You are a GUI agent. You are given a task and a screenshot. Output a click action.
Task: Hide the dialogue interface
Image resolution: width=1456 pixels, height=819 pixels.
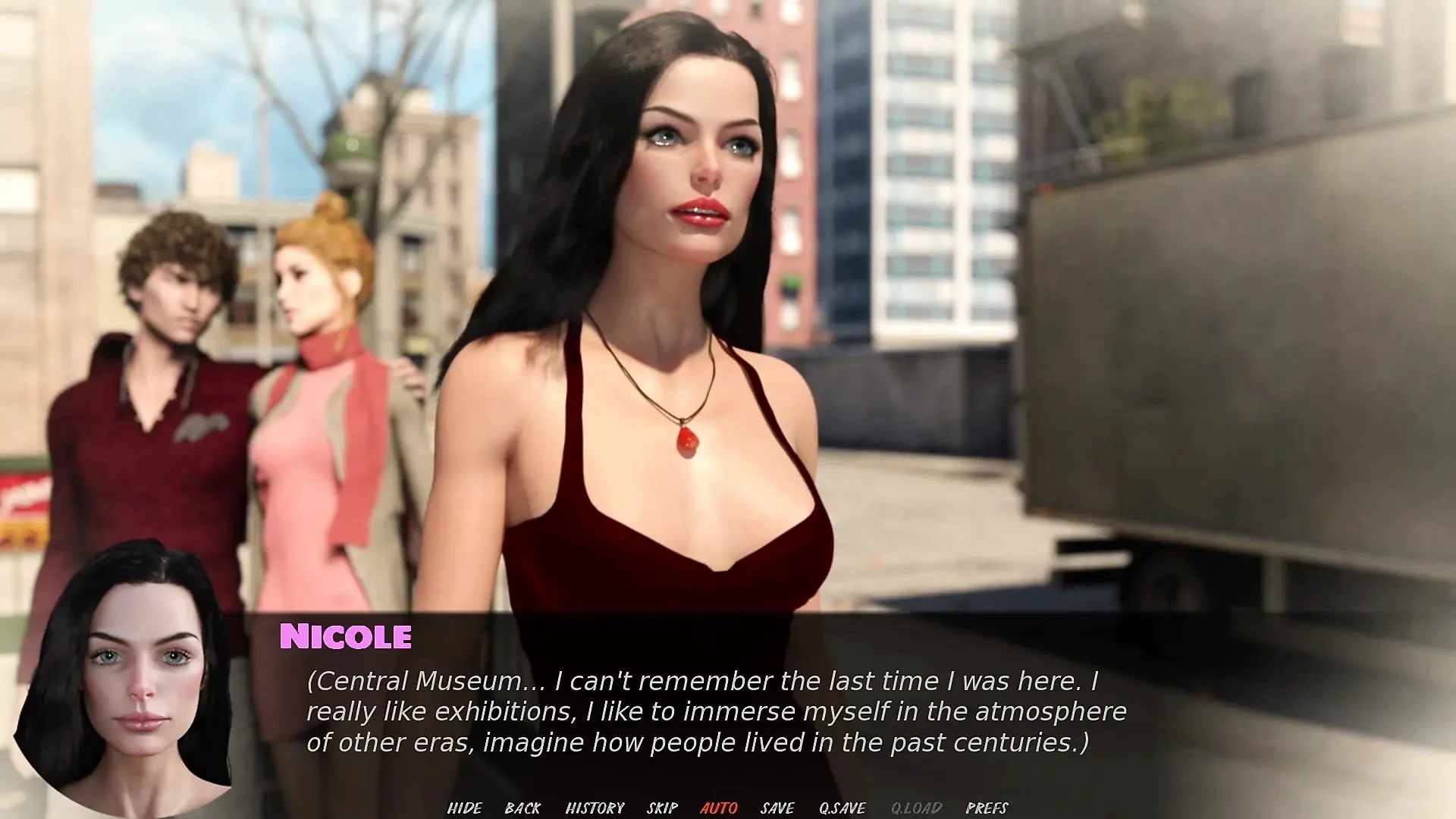(464, 808)
